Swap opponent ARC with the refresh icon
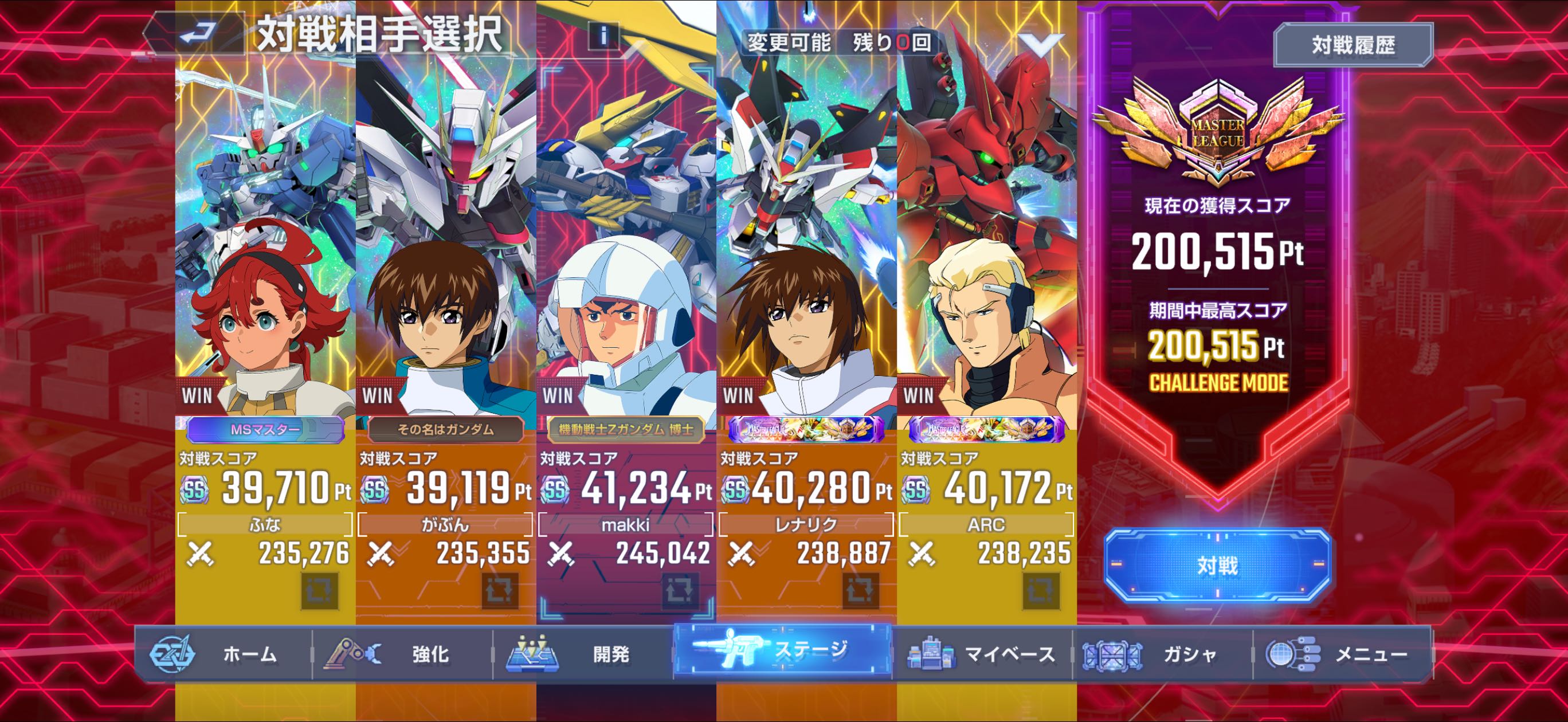 point(1041,590)
